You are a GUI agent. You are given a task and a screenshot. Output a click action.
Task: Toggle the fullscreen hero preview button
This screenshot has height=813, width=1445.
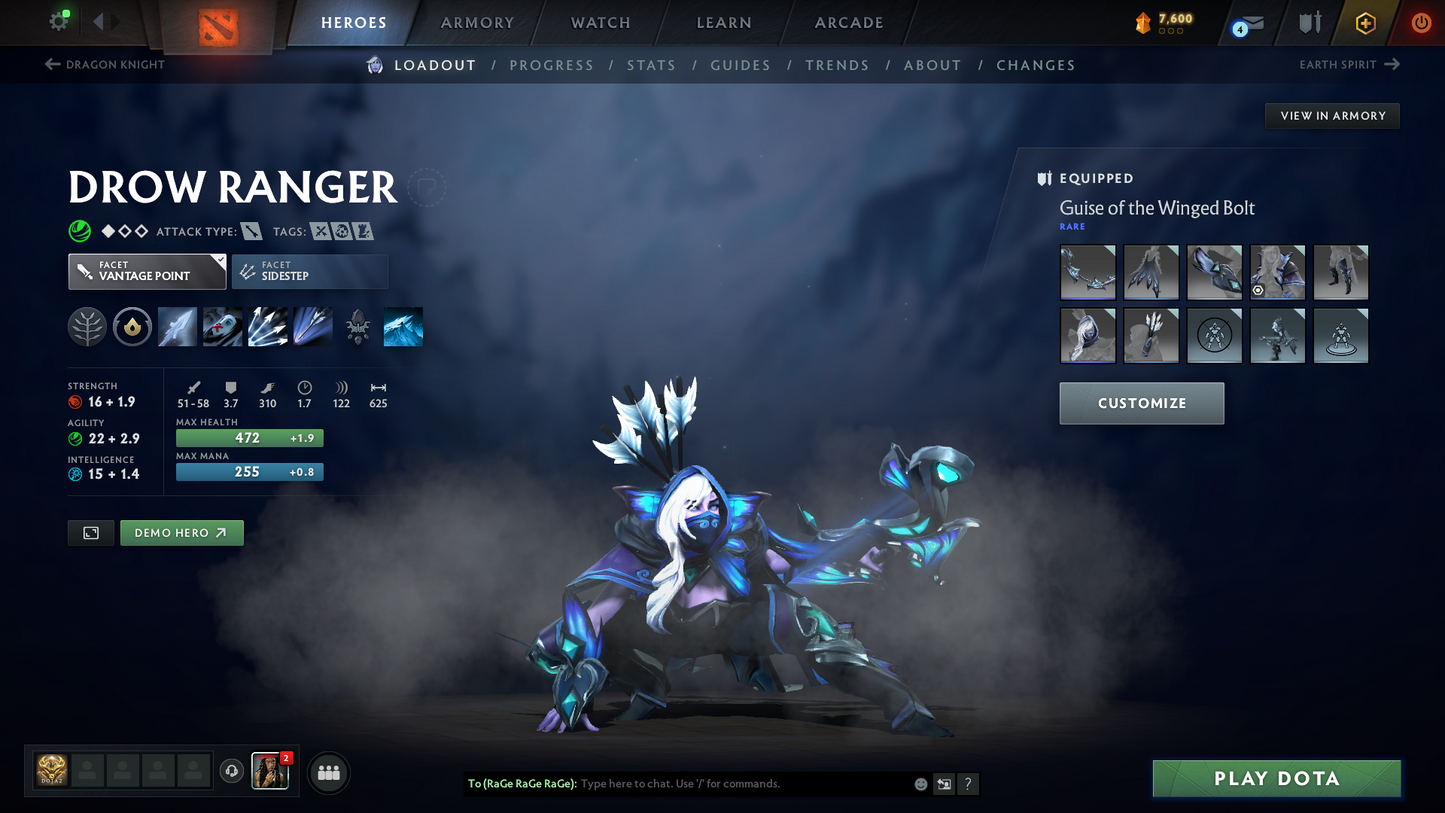tap(90, 532)
